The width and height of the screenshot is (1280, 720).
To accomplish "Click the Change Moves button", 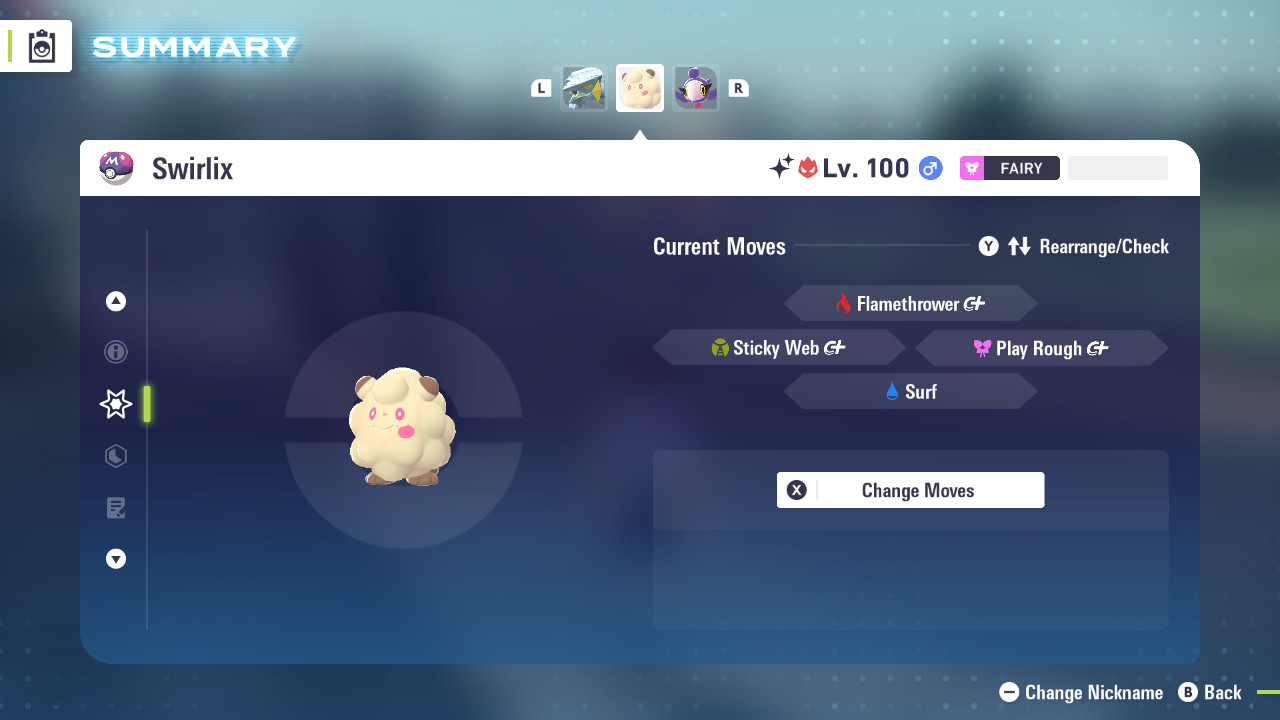I will pyautogui.click(x=910, y=490).
